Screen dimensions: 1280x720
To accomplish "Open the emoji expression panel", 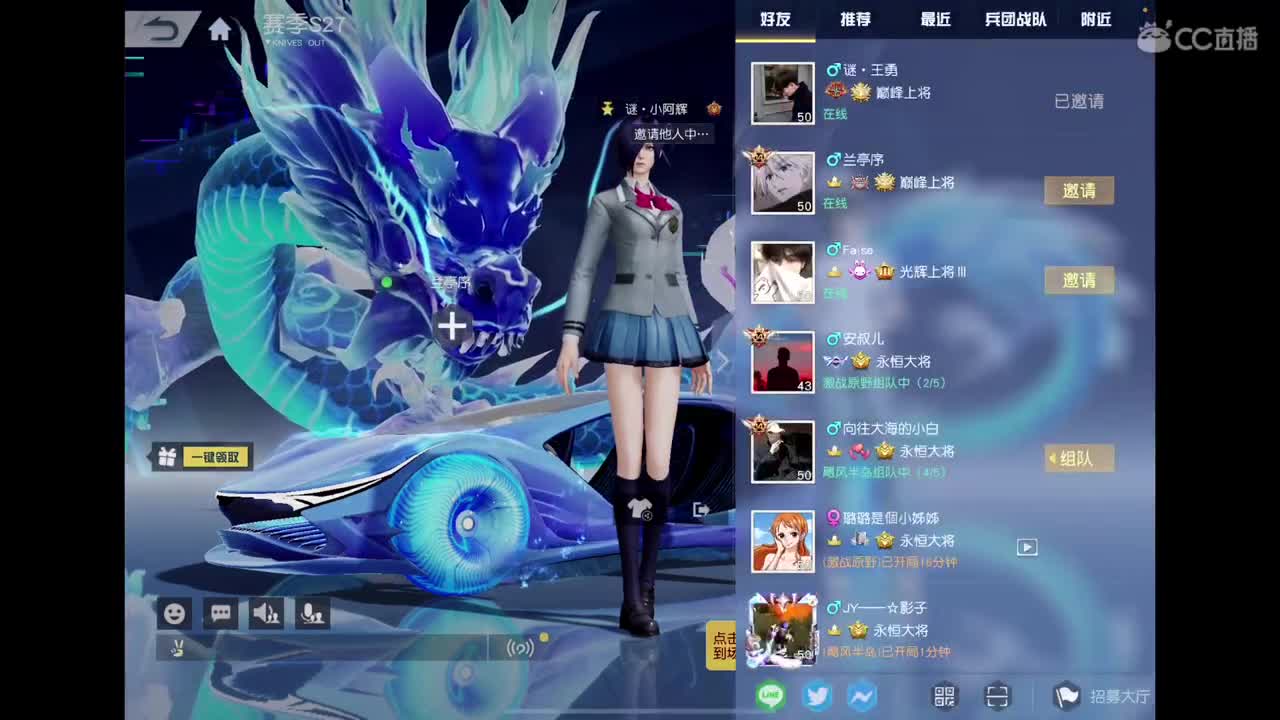I will click(174, 613).
